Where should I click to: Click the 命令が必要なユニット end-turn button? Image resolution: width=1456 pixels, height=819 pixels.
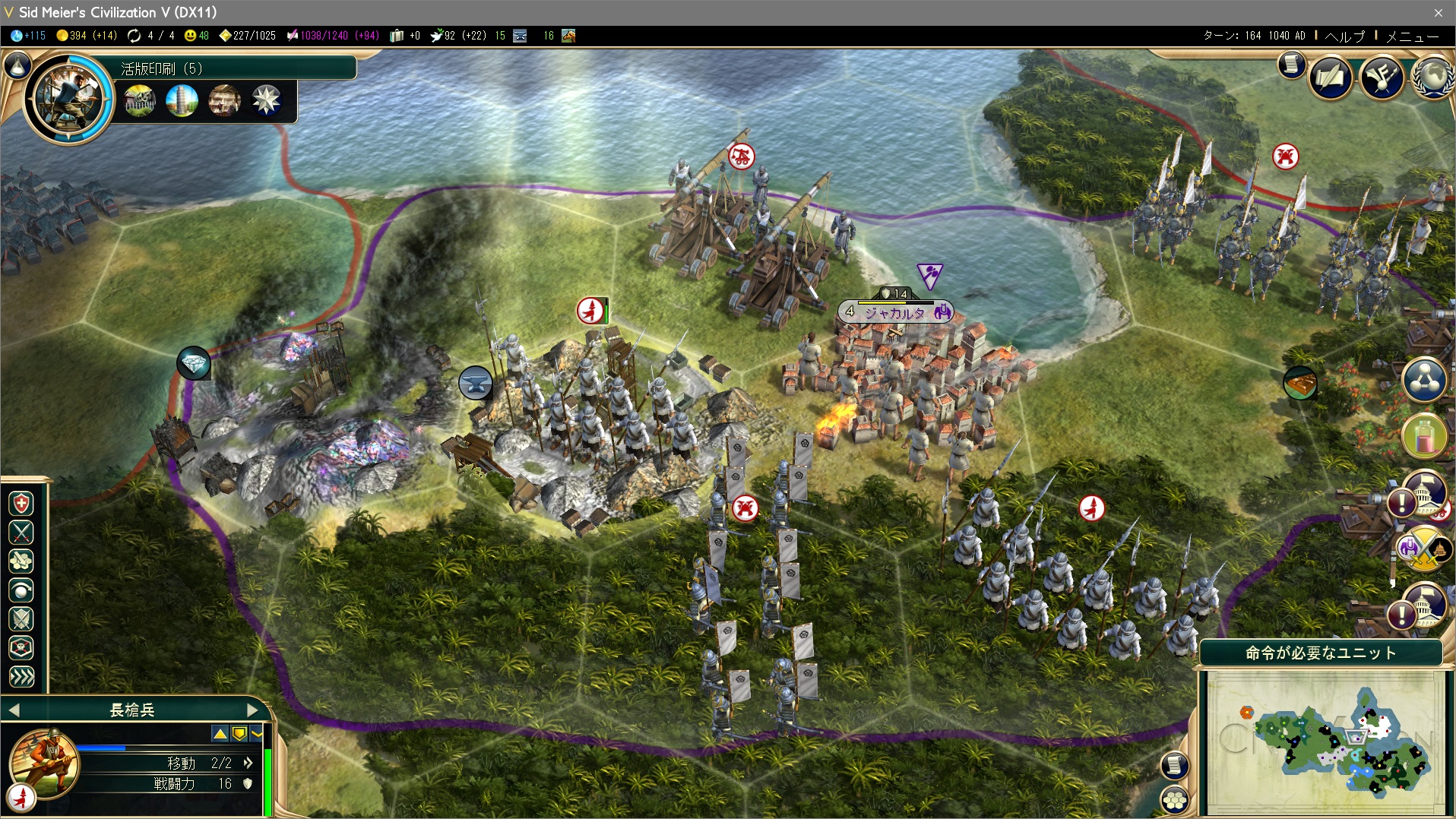click(x=1320, y=653)
